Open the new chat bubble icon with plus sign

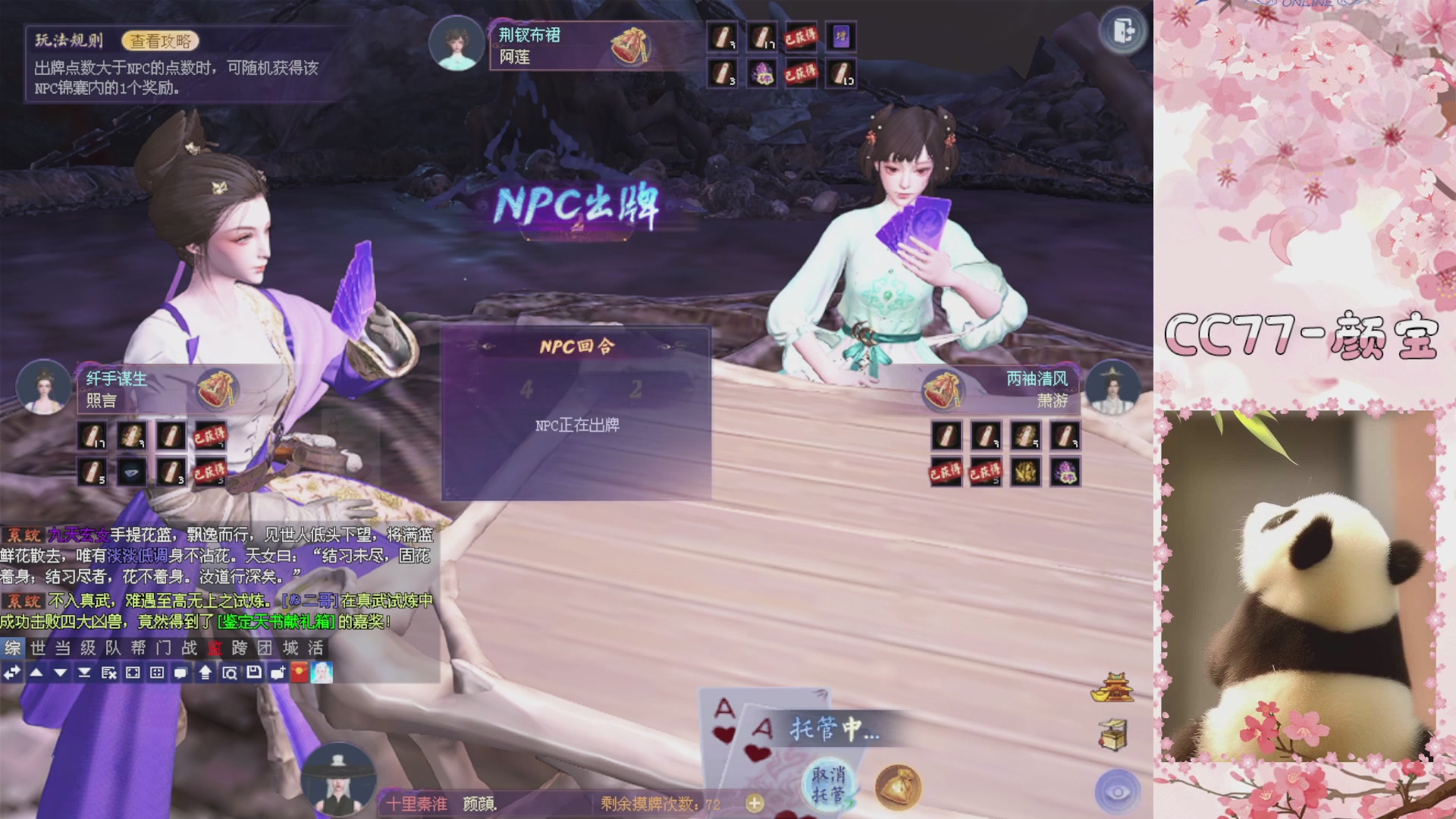278,673
